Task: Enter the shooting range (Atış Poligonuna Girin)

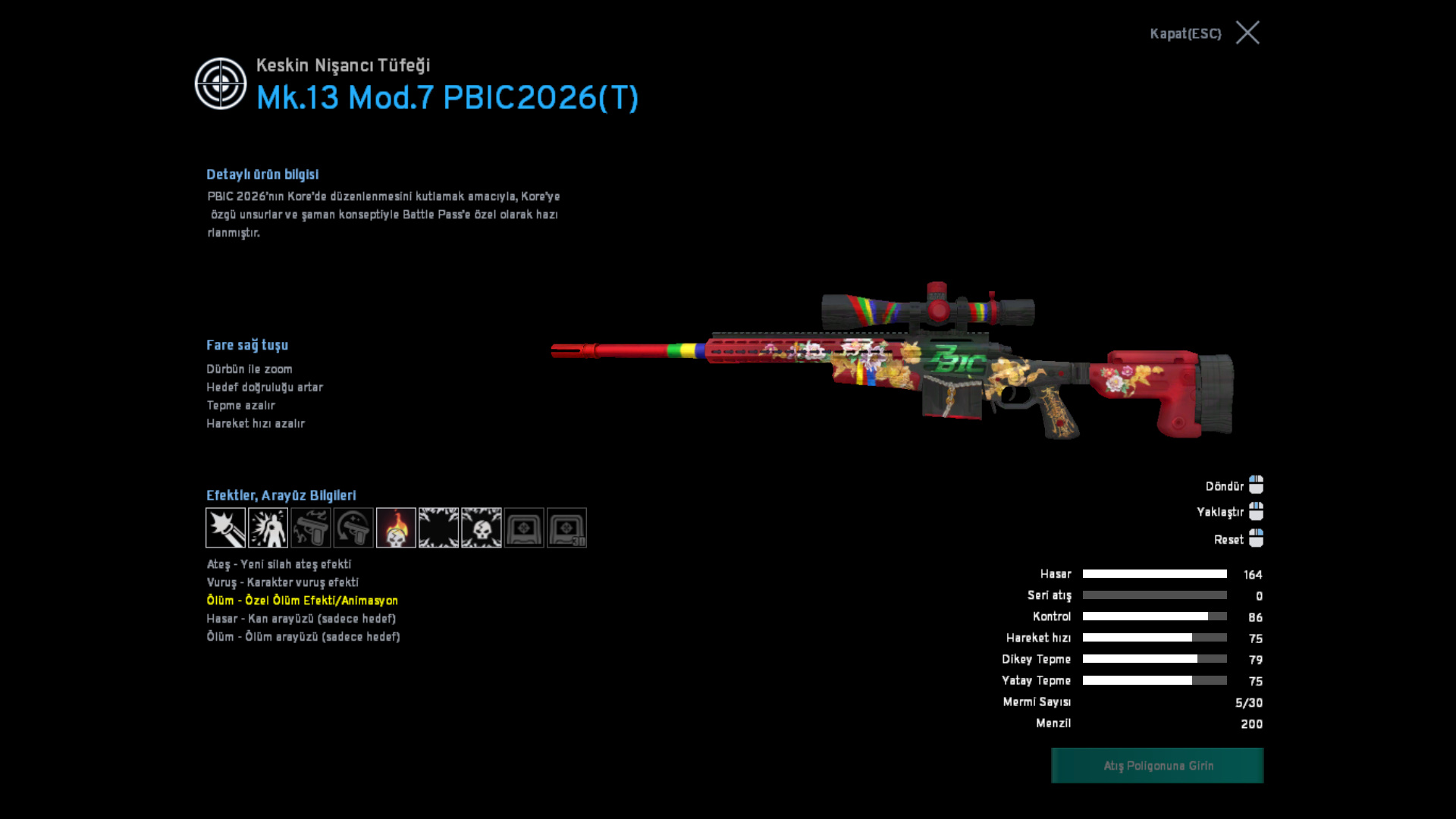Action: pos(1157,765)
